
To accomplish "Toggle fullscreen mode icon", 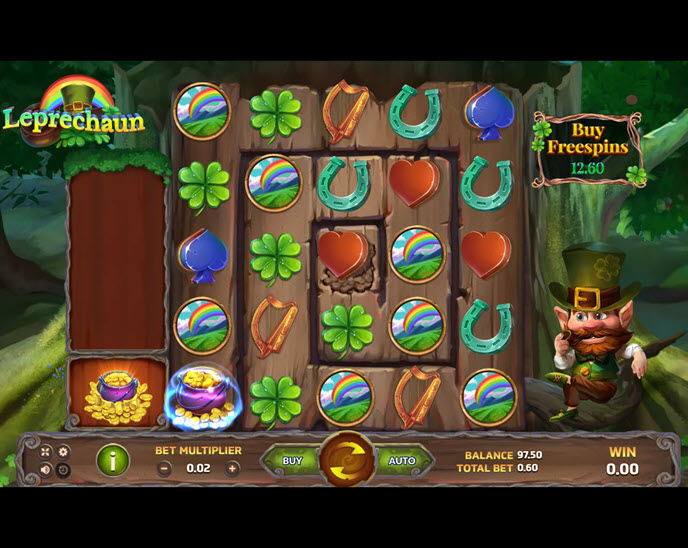I will coord(45,452).
